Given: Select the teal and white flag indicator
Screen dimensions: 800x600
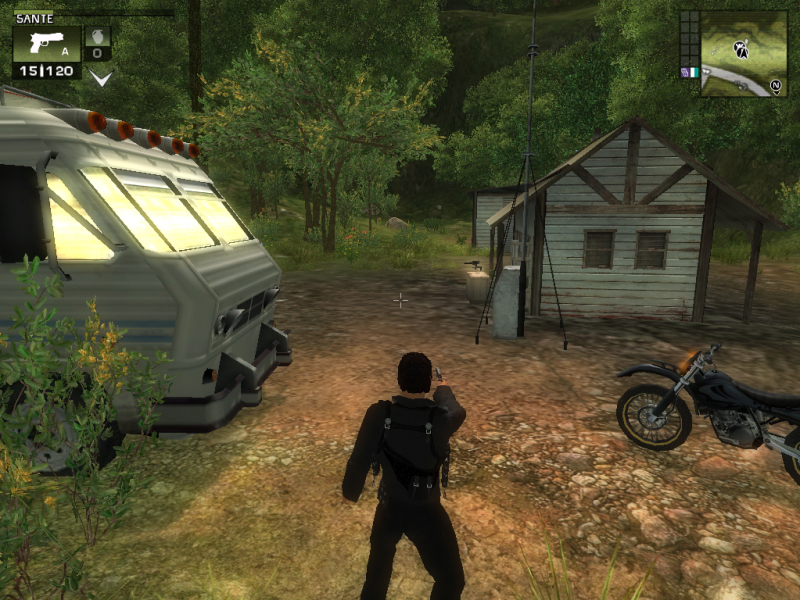Looking at the screenshot, I should 693,72.
